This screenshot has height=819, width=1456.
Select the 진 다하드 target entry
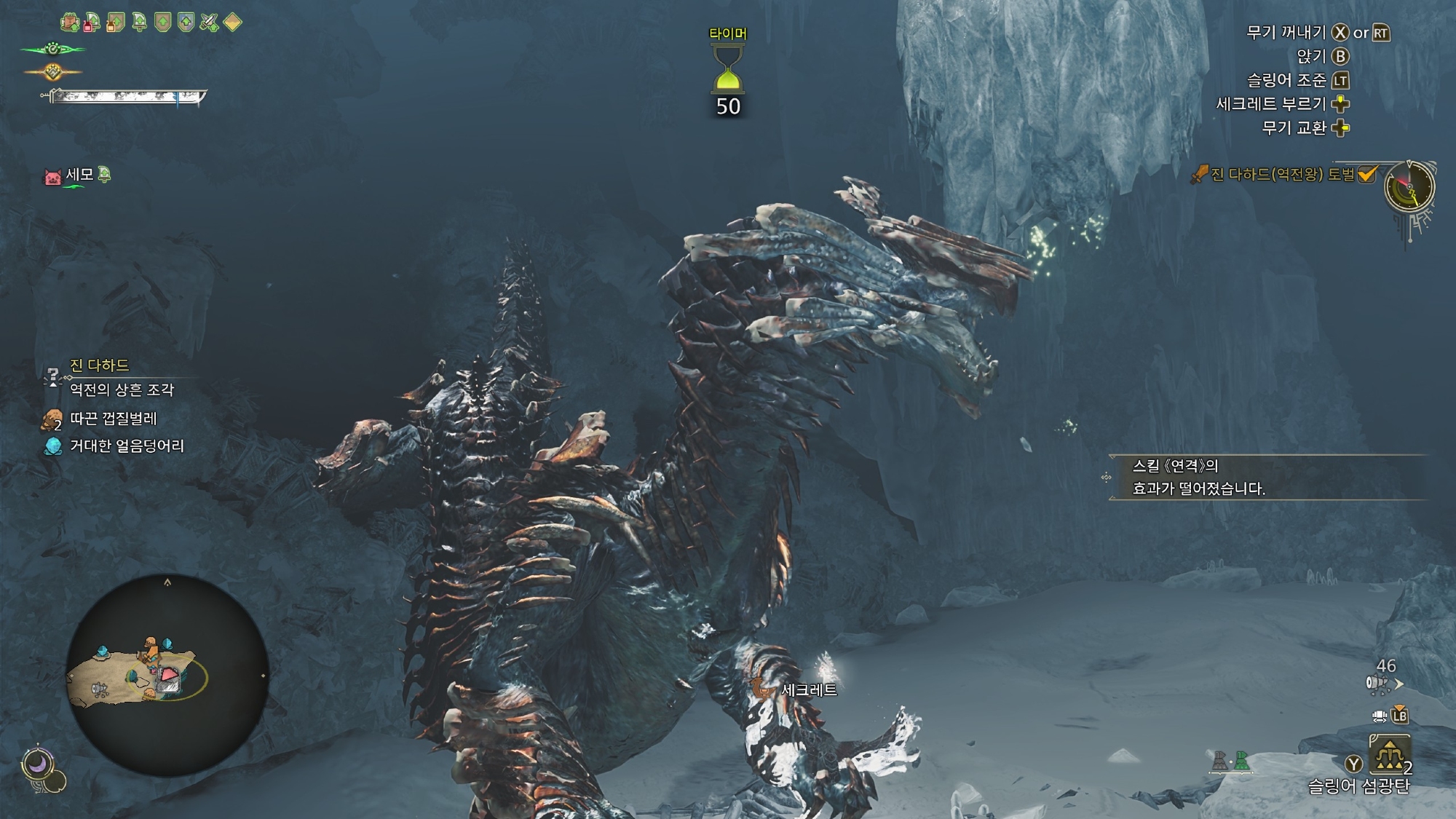click(x=99, y=365)
